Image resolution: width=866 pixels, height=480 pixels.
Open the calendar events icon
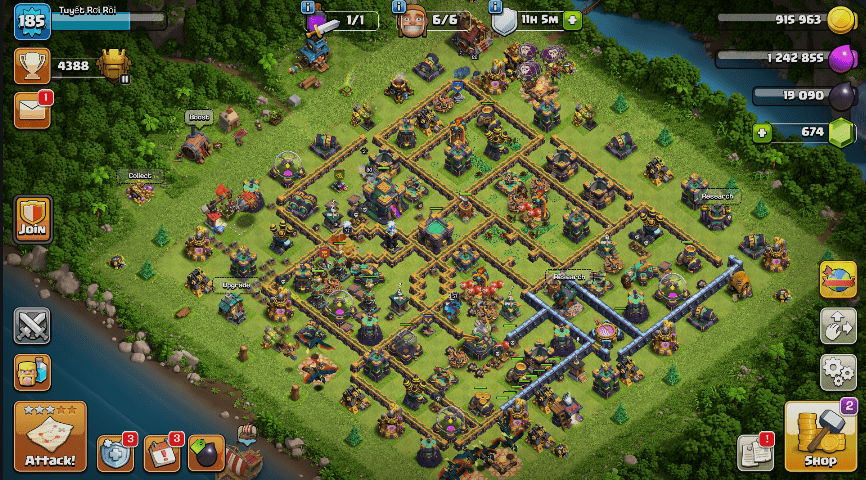point(162,453)
